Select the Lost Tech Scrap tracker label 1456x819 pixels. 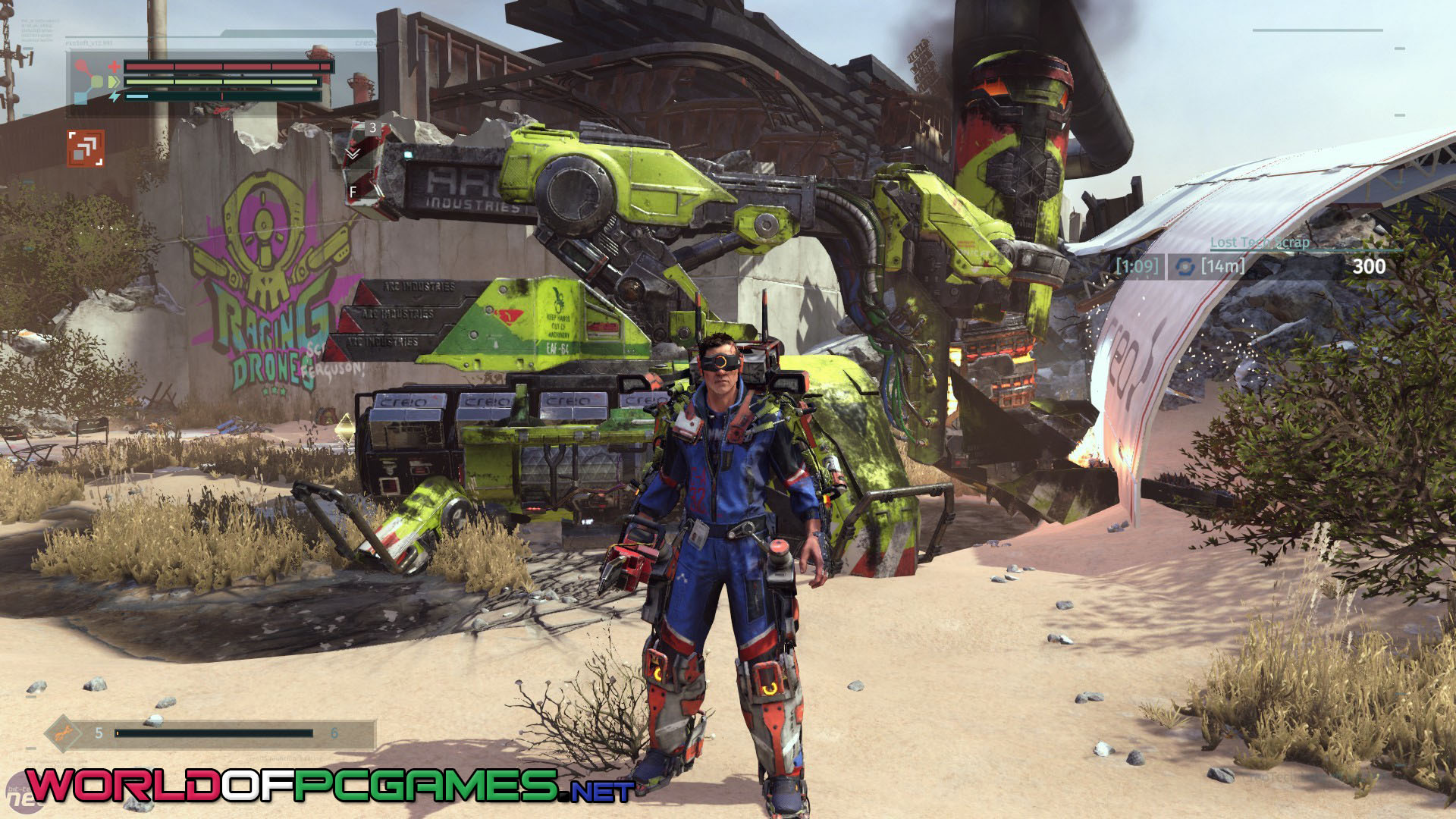click(1260, 242)
